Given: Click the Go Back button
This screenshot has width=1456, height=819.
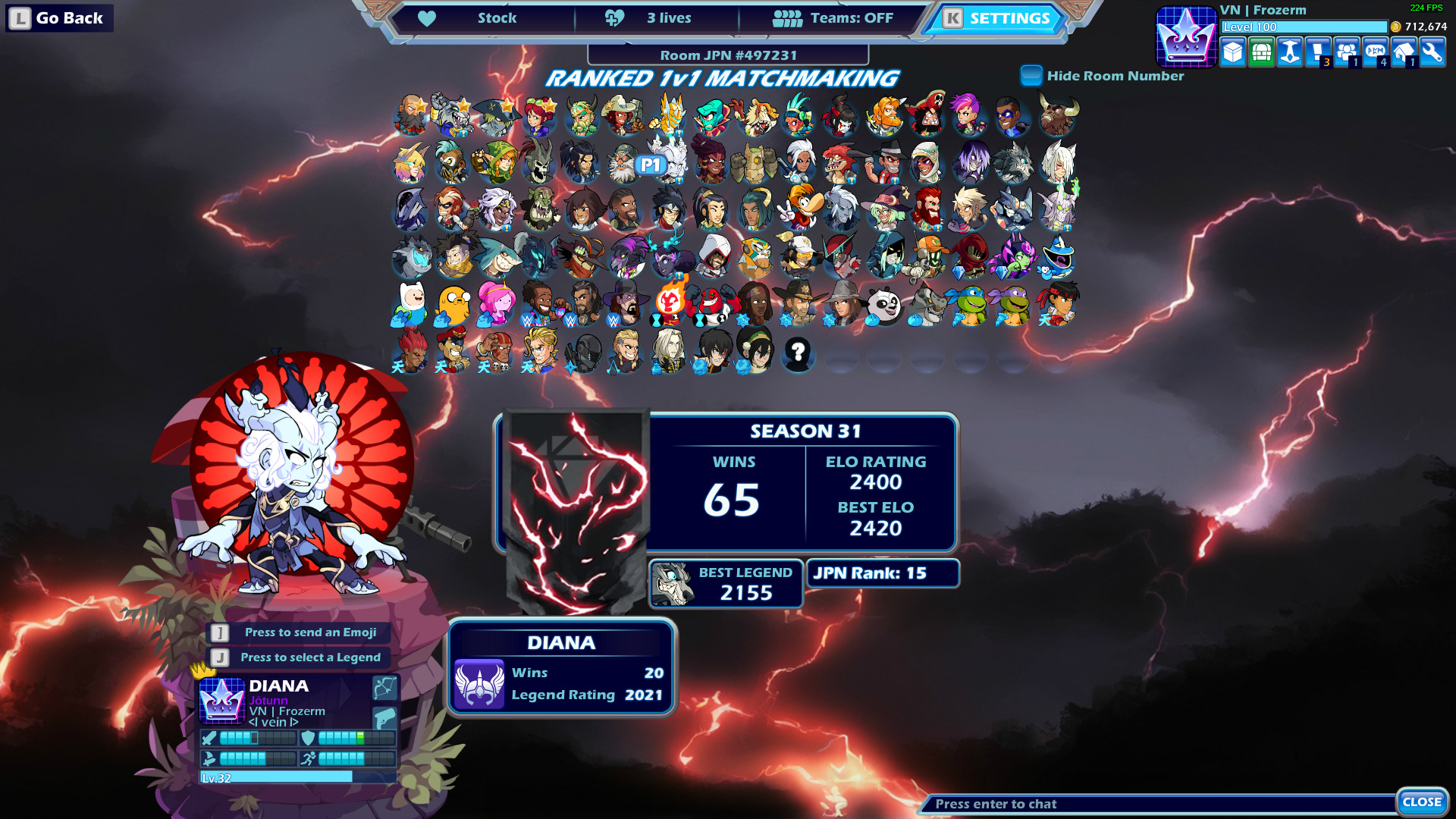Looking at the screenshot, I should [x=58, y=17].
